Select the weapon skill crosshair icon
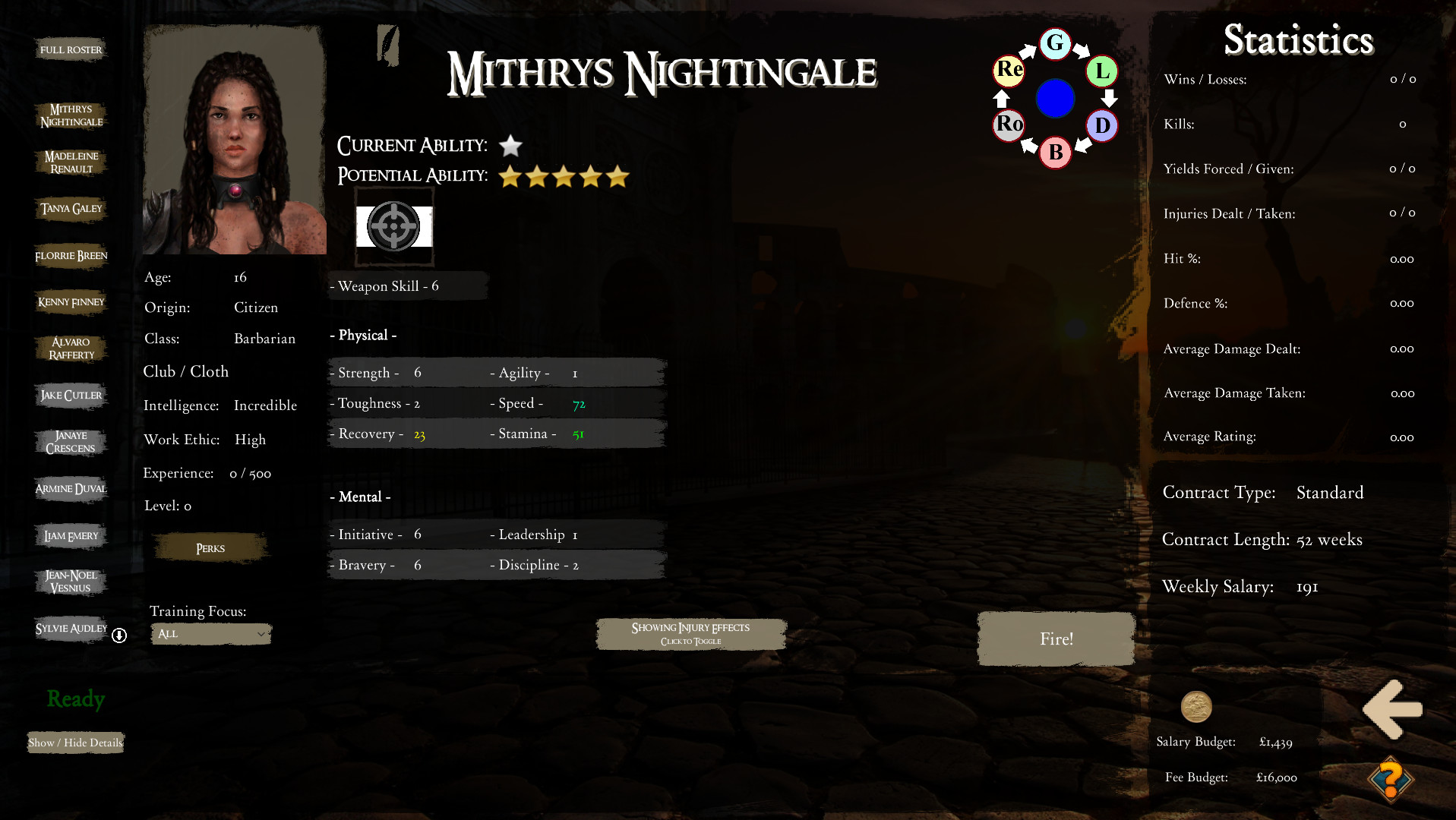The image size is (1456, 820). coord(394,225)
